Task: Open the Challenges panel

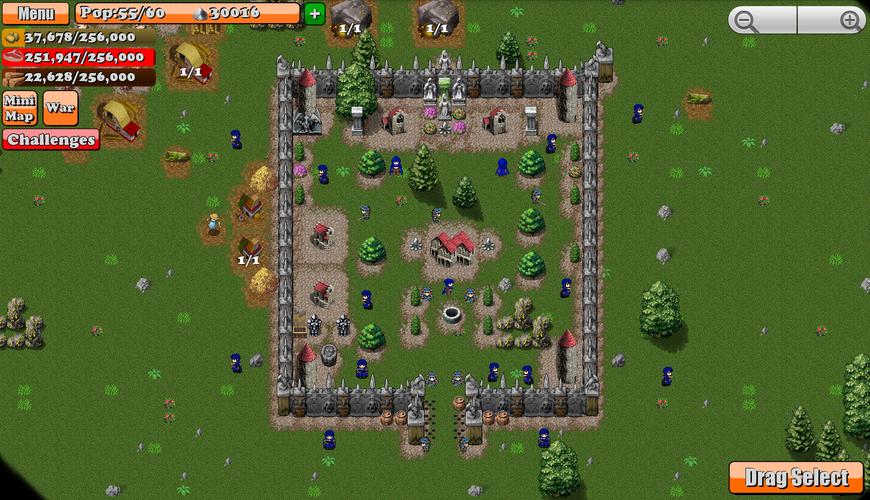Action: 50,140
